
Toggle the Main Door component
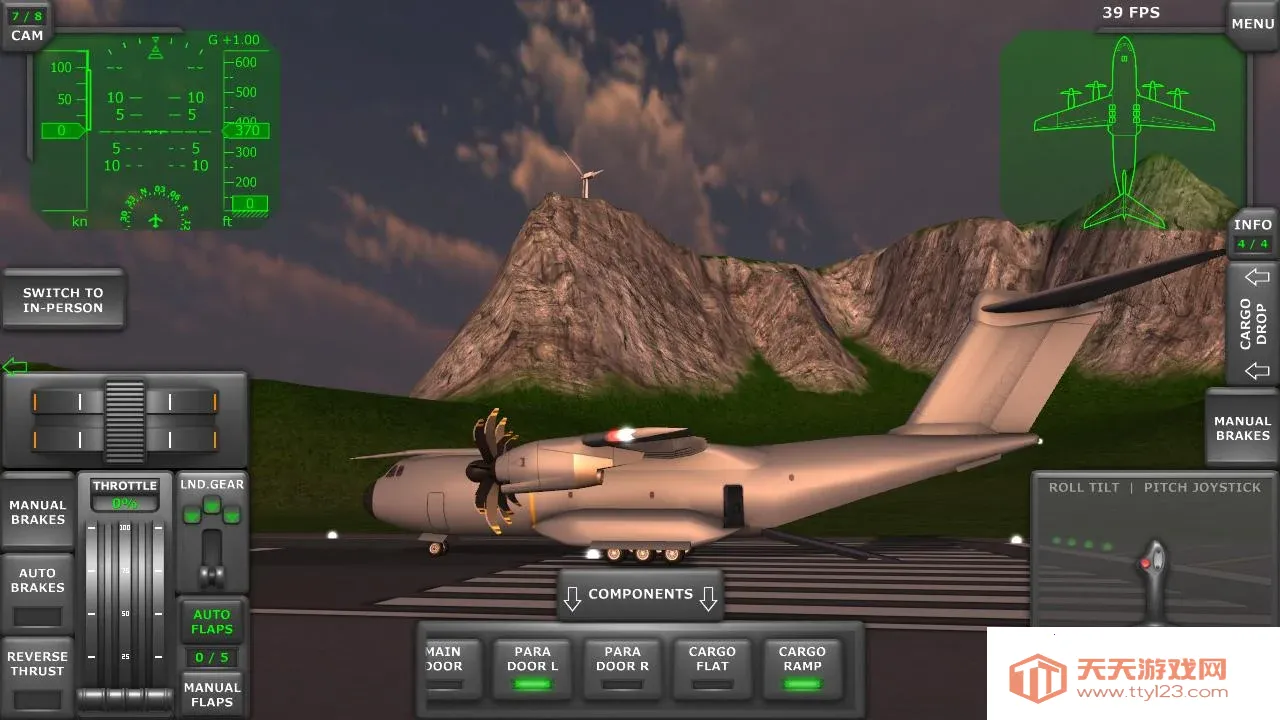click(x=444, y=667)
